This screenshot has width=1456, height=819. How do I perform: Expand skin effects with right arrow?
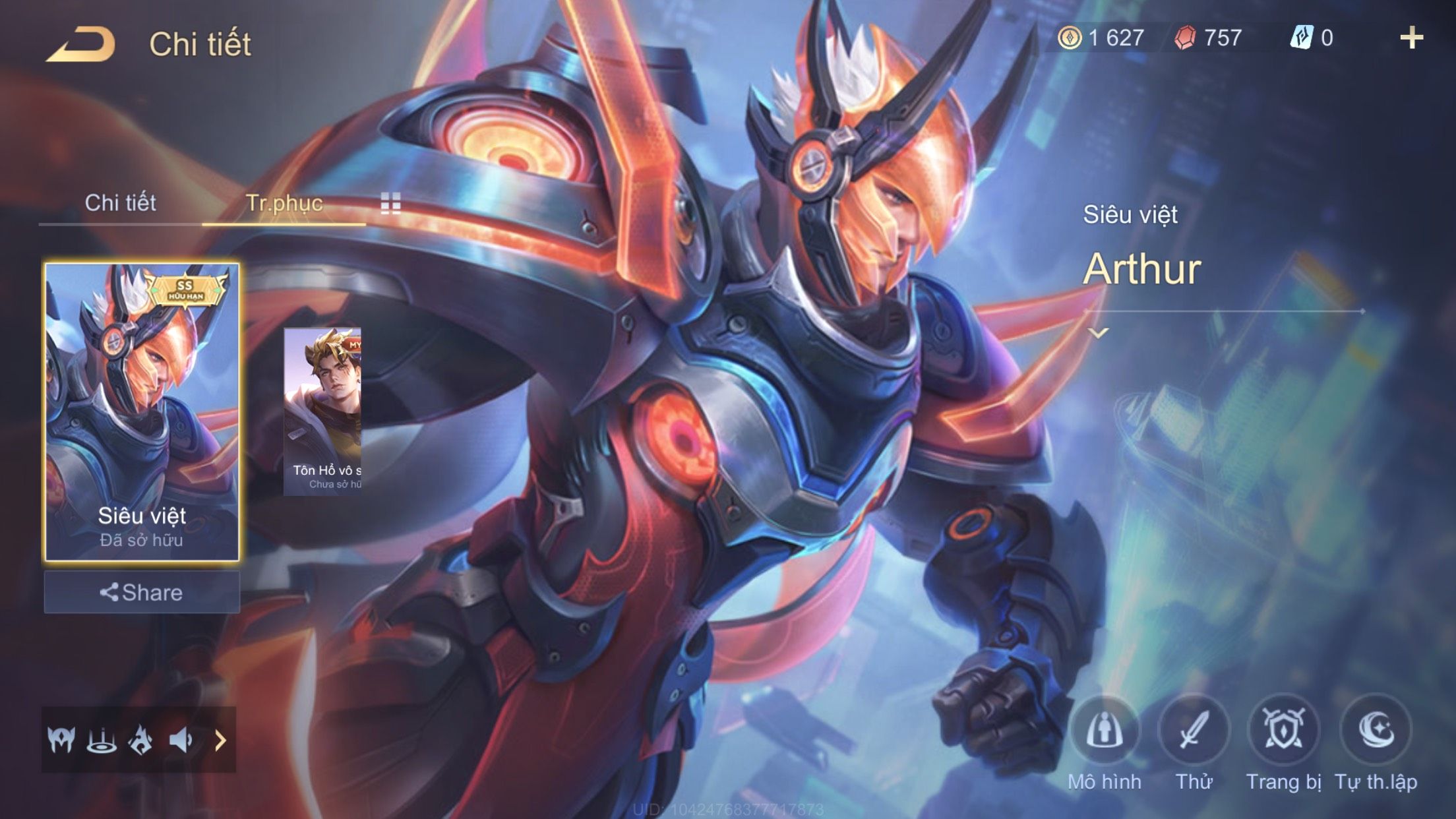pos(220,740)
